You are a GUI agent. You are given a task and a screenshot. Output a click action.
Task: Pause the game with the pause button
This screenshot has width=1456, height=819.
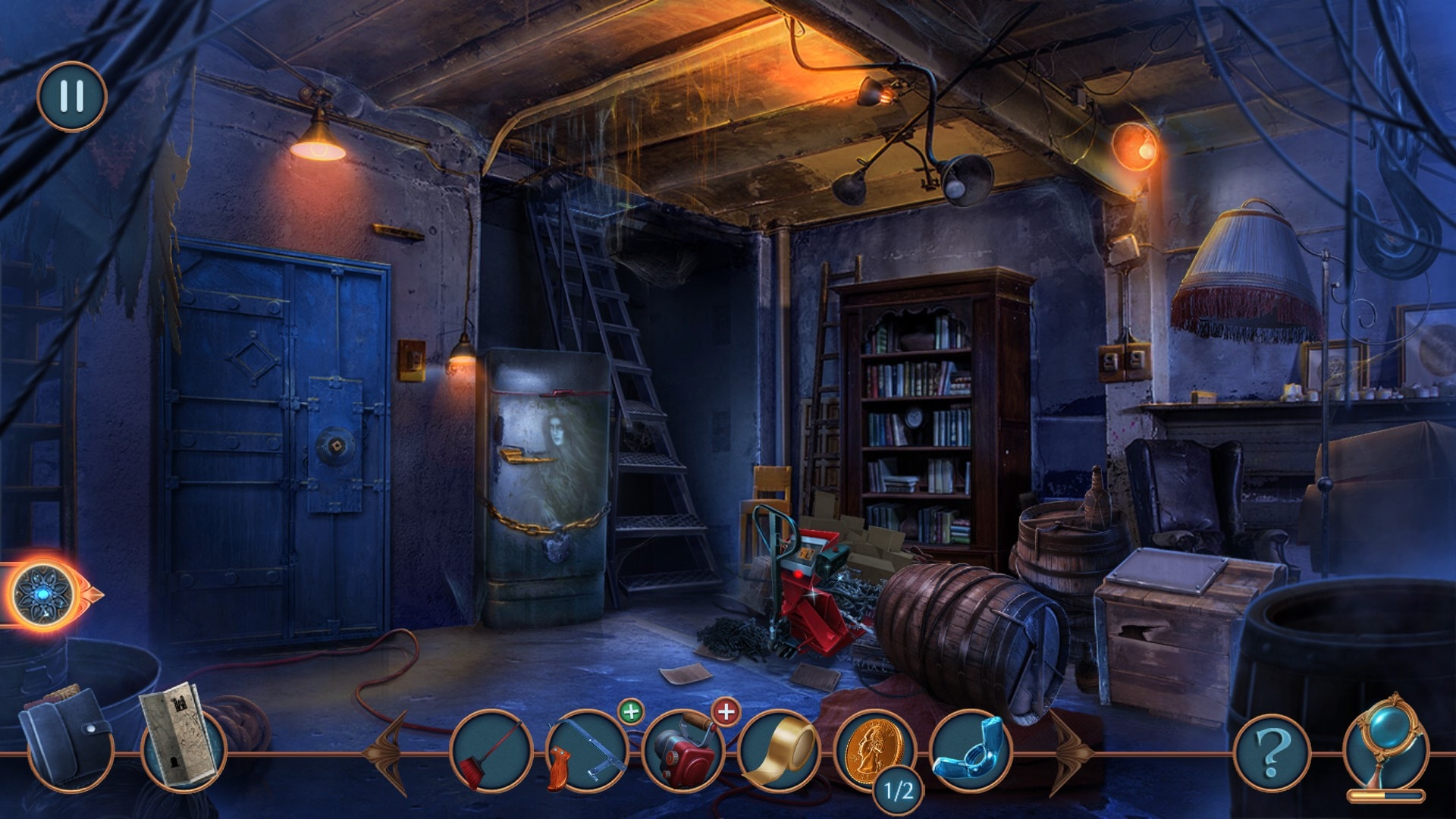(72, 96)
